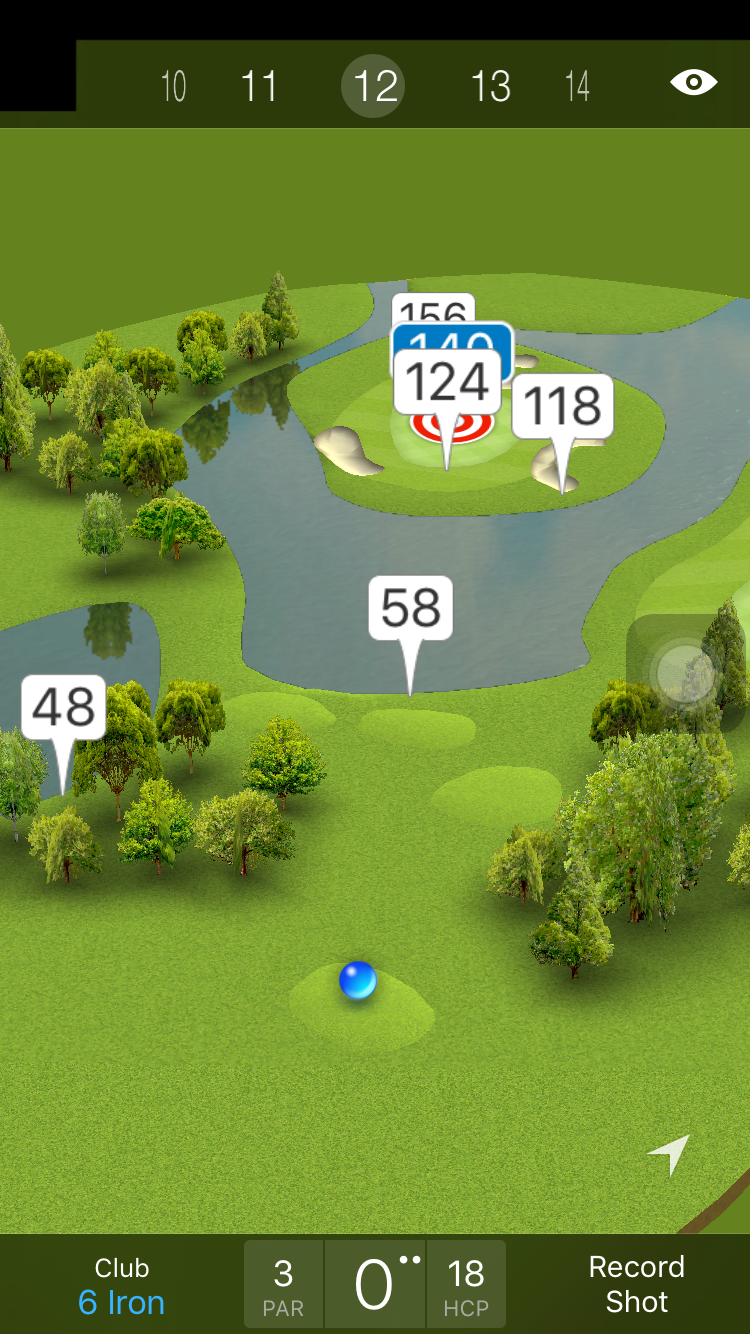
Task: Jump to hole 14
Action: coord(577,86)
